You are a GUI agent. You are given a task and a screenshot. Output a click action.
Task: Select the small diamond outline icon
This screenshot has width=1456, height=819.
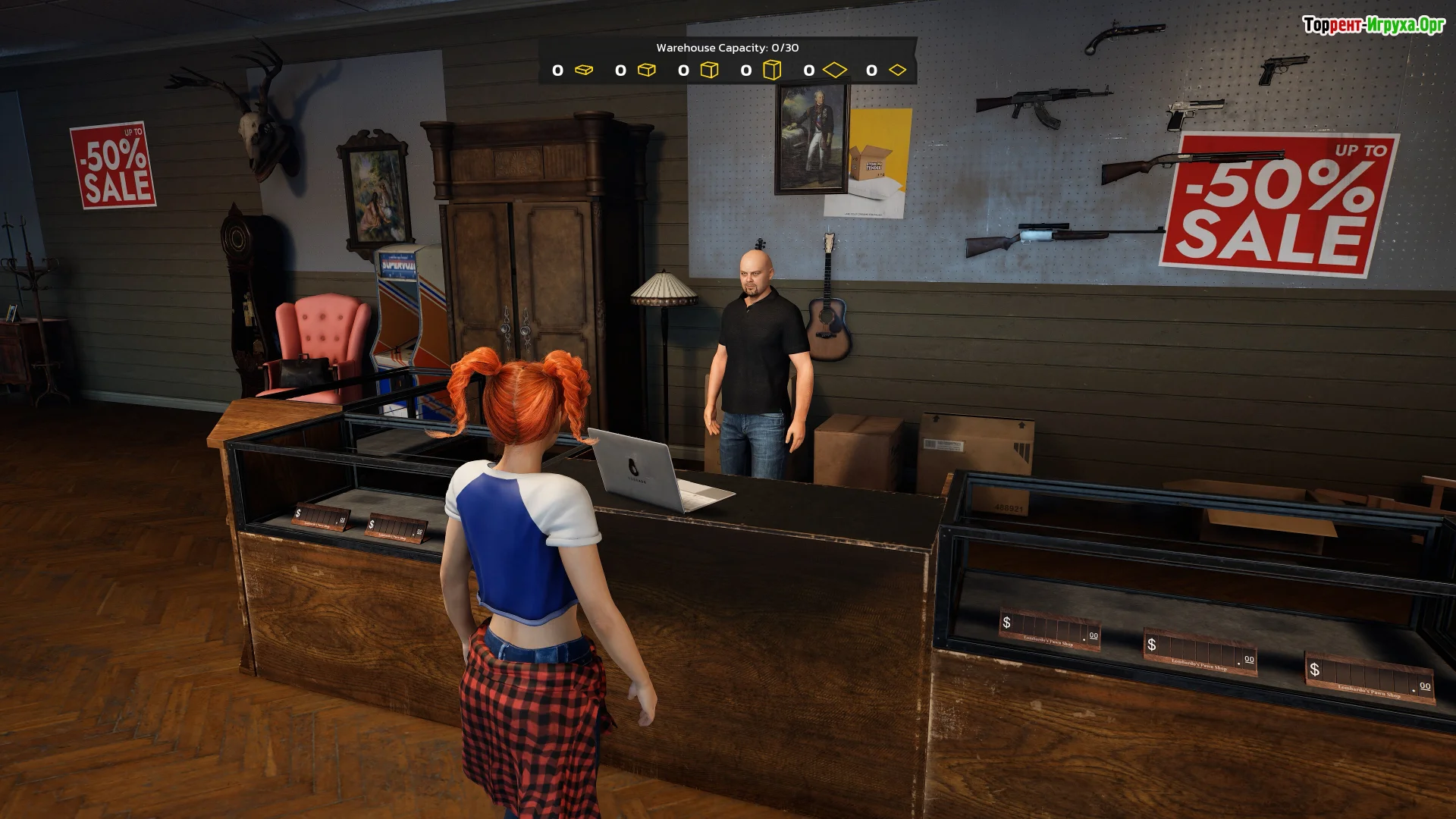tap(897, 70)
